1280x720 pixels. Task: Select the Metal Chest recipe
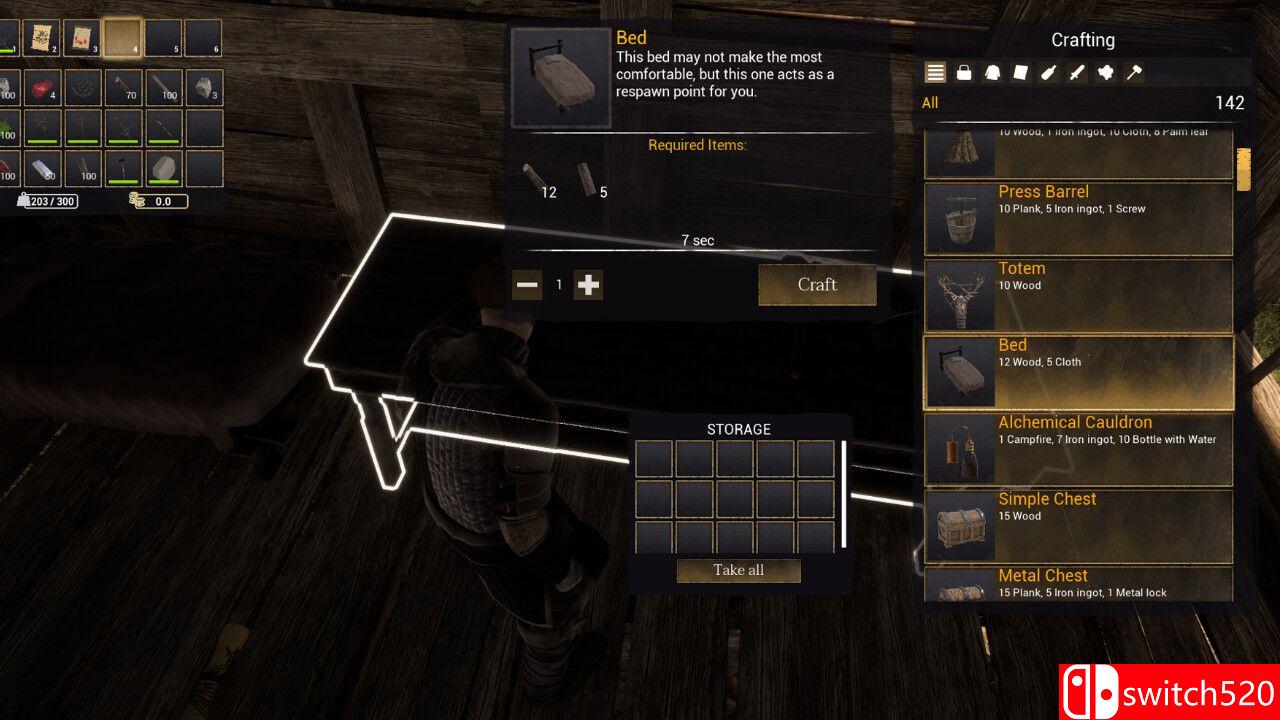1078,585
